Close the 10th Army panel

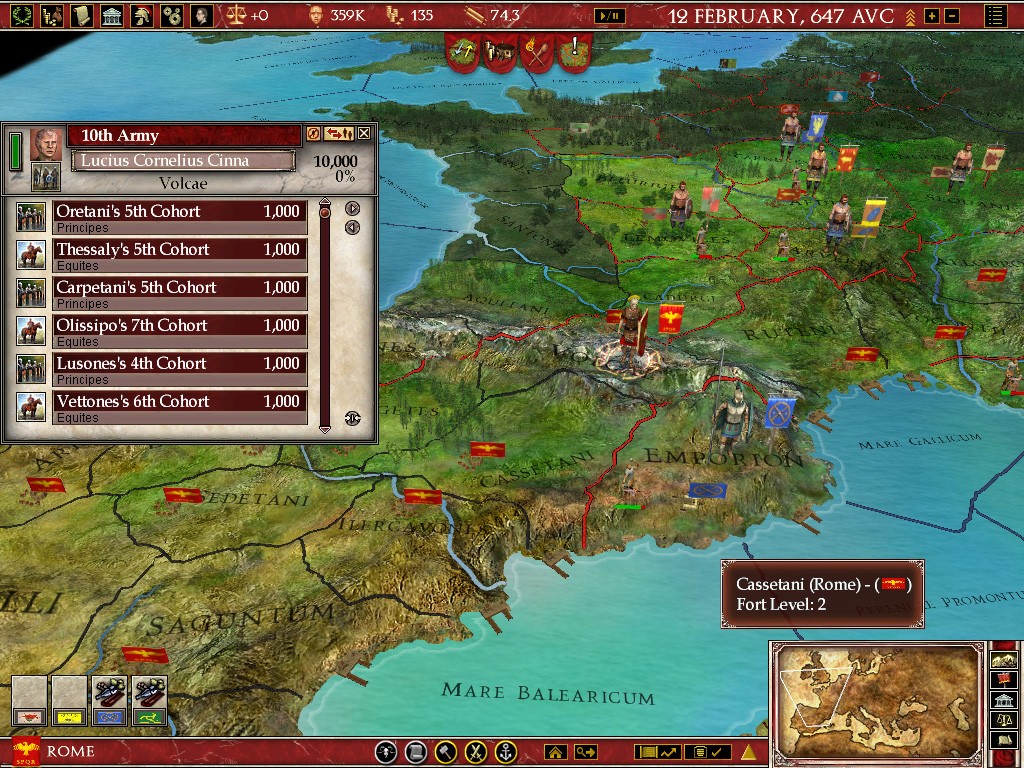[x=364, y=134]
